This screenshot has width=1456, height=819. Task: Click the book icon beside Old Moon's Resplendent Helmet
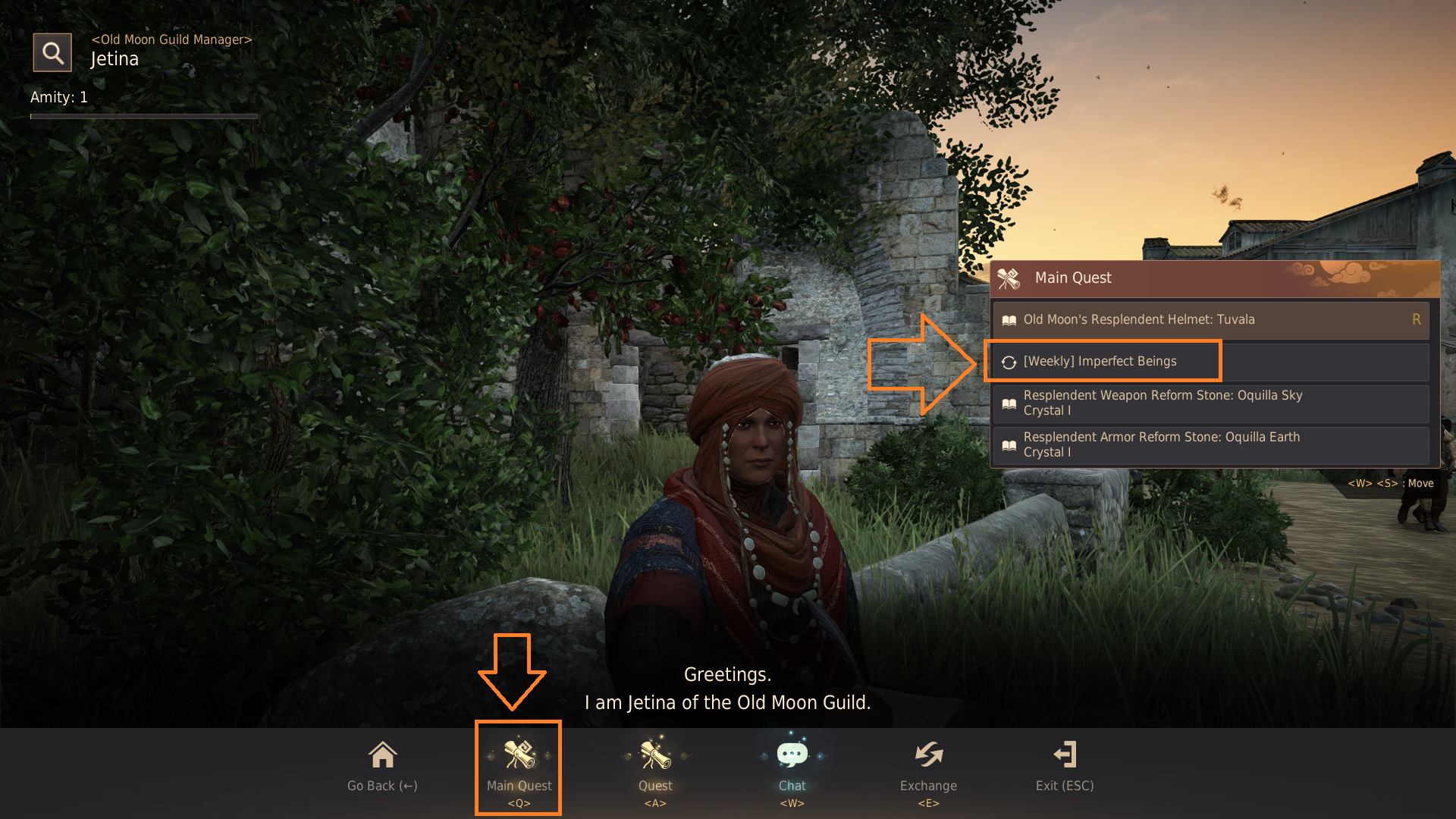point(1009,319)
